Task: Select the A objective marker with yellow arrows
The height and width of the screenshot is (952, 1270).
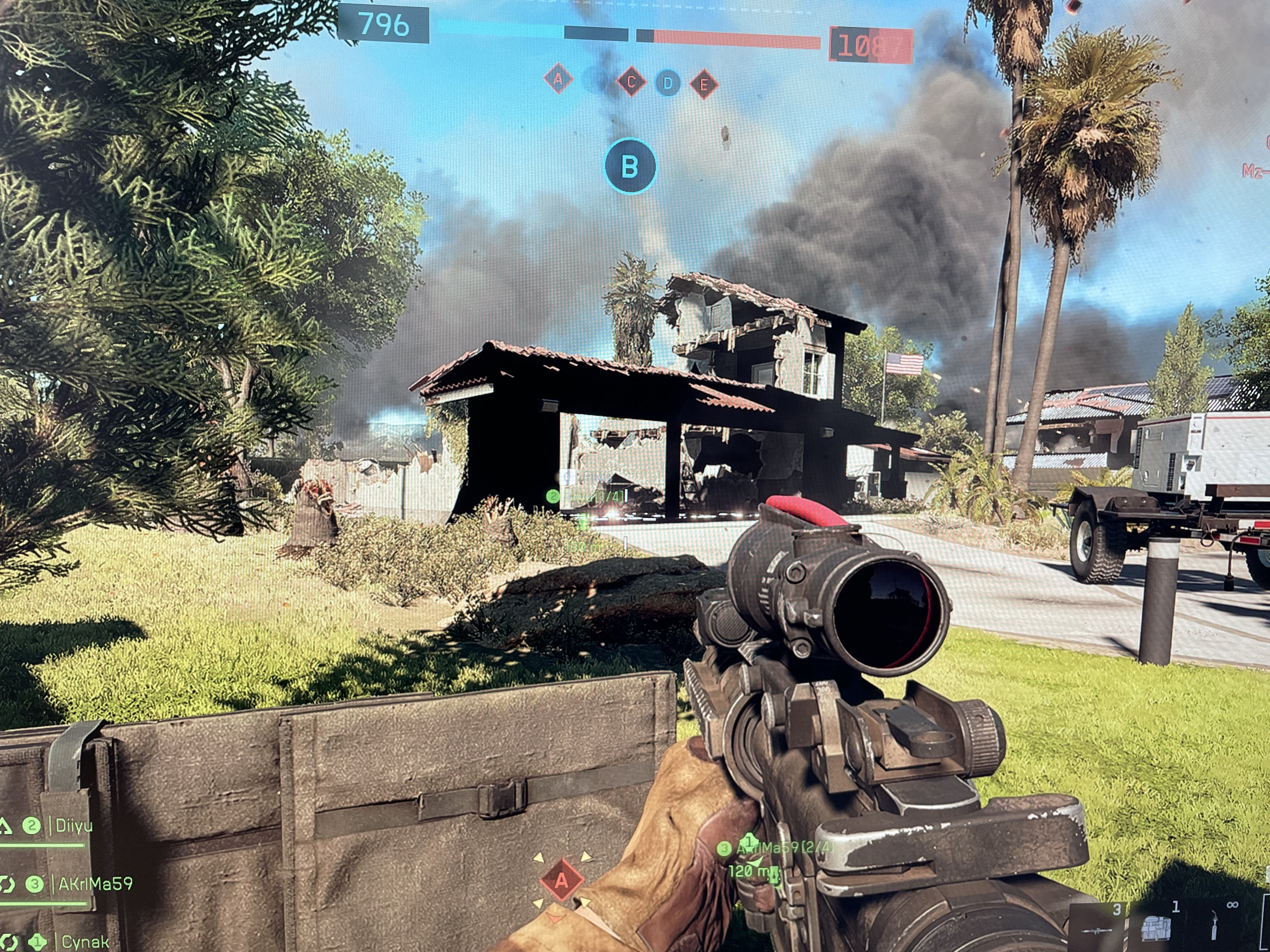Action: [562, 880]
